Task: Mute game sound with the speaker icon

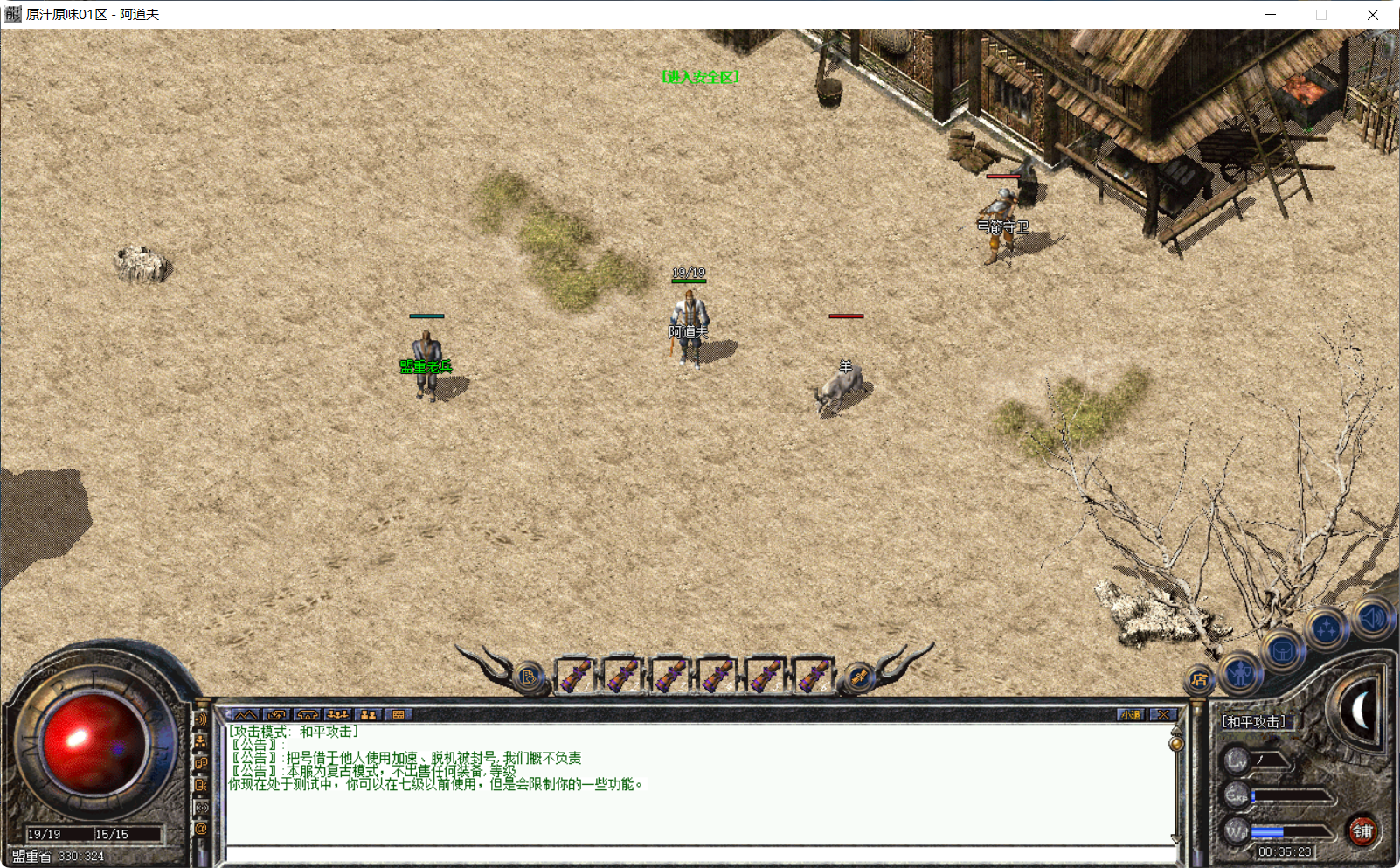Action: point(1370,618)
